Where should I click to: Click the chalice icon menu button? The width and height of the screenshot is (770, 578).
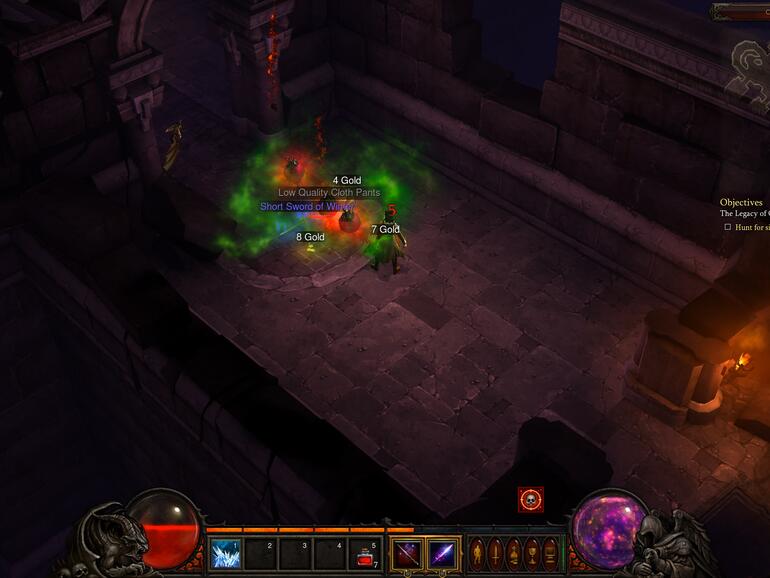[x=530, y=553]
